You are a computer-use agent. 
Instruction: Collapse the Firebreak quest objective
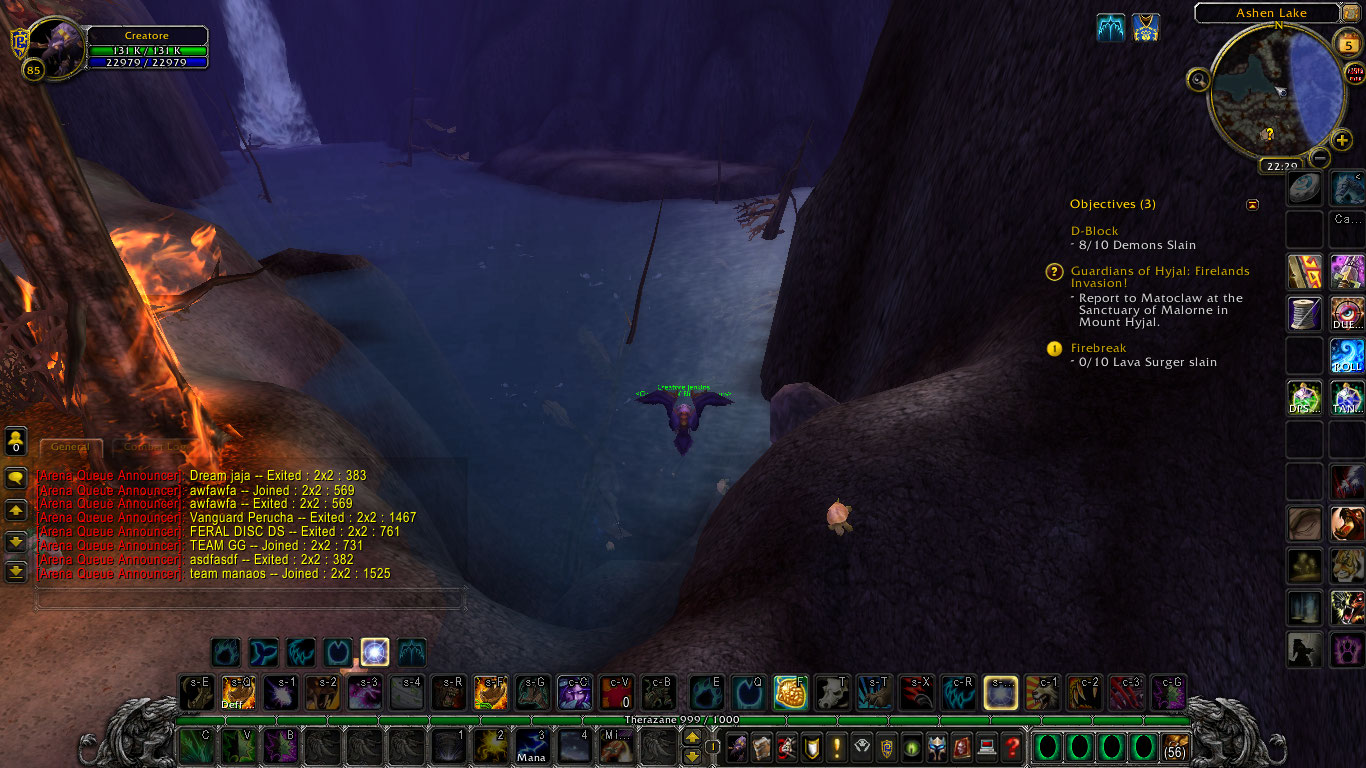tap(1054, 348)
